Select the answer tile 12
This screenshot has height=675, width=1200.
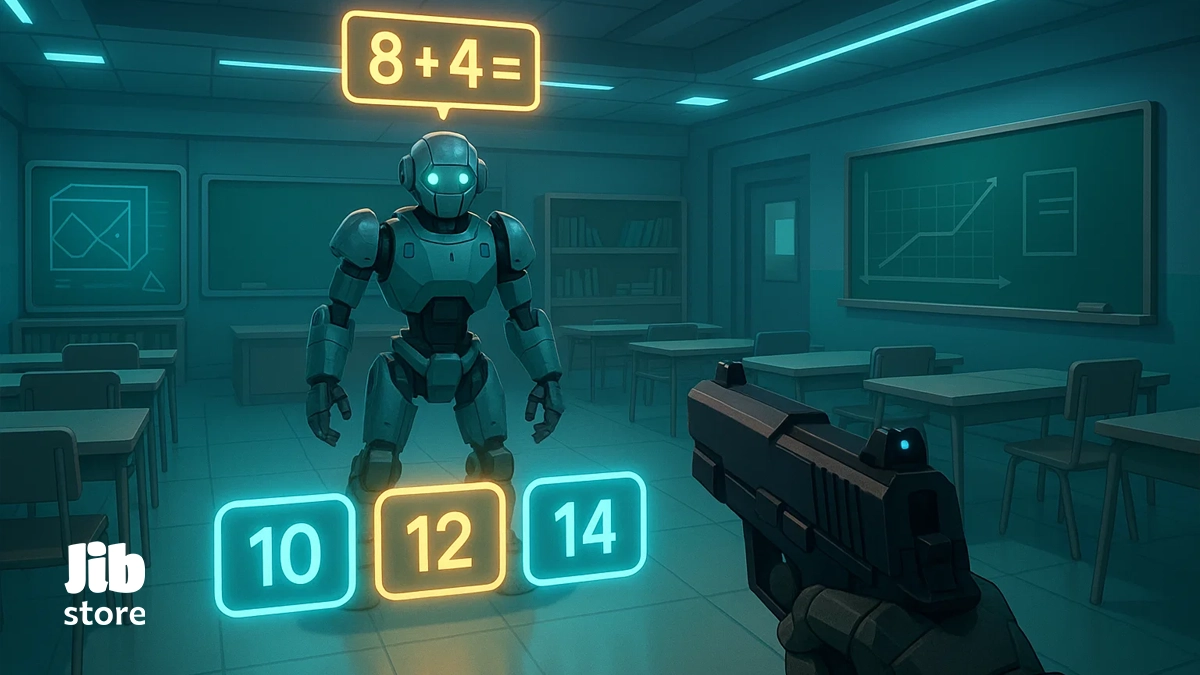click(x=439, y=541)
